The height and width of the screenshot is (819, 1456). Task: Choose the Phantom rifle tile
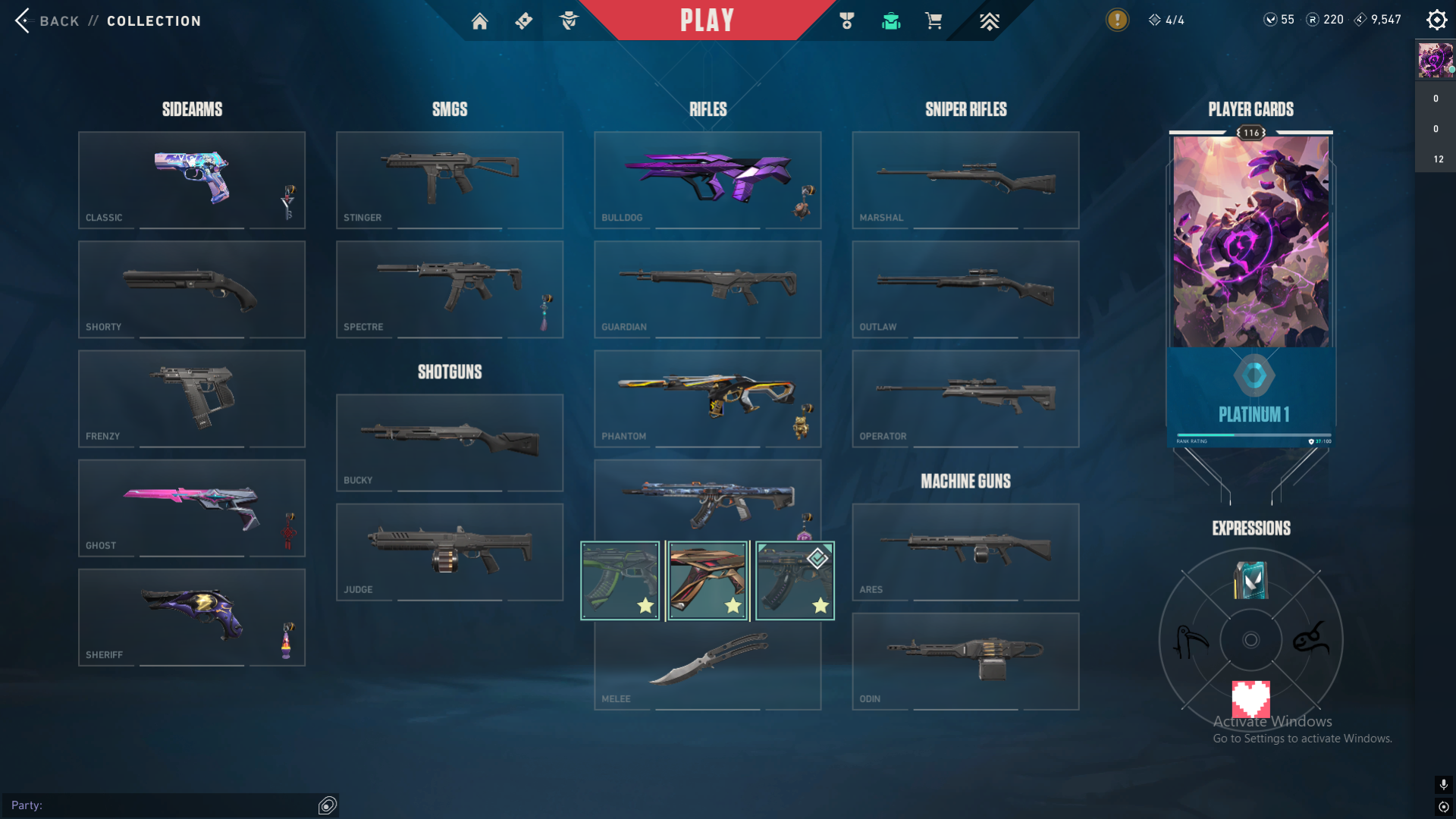coord(708,398)
